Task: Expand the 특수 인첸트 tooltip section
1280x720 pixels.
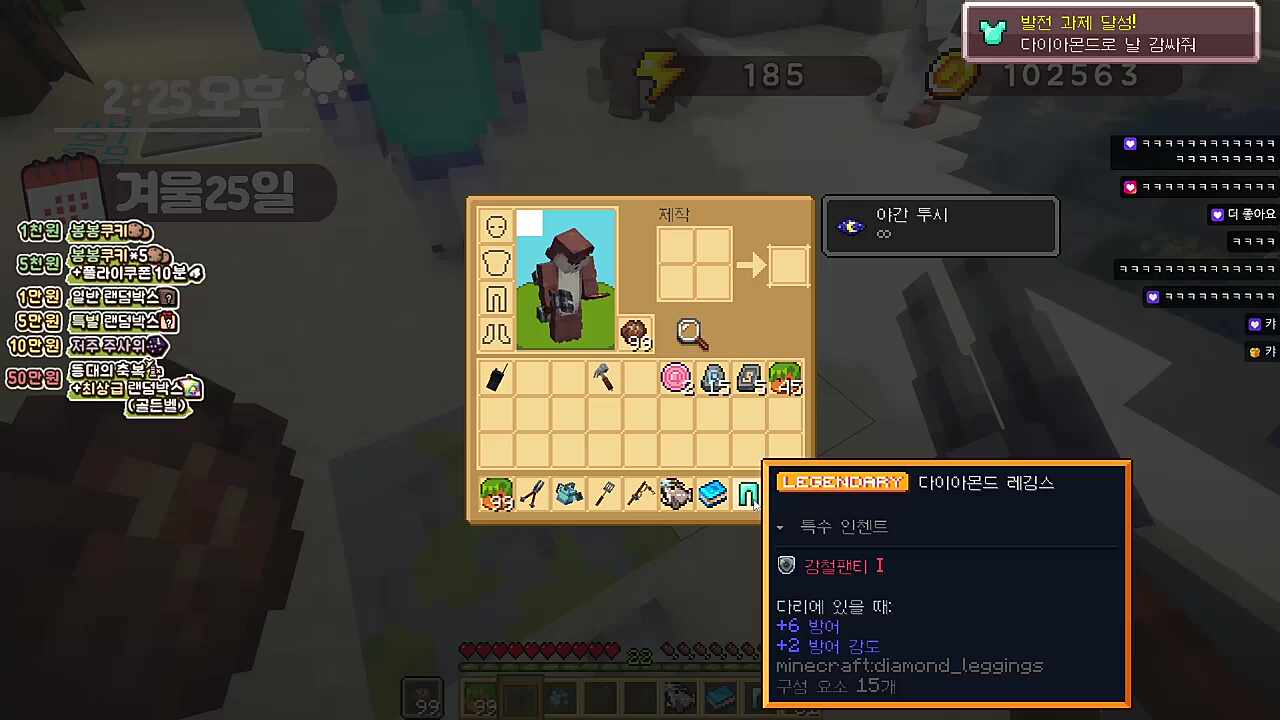Action: pos(780,527)
